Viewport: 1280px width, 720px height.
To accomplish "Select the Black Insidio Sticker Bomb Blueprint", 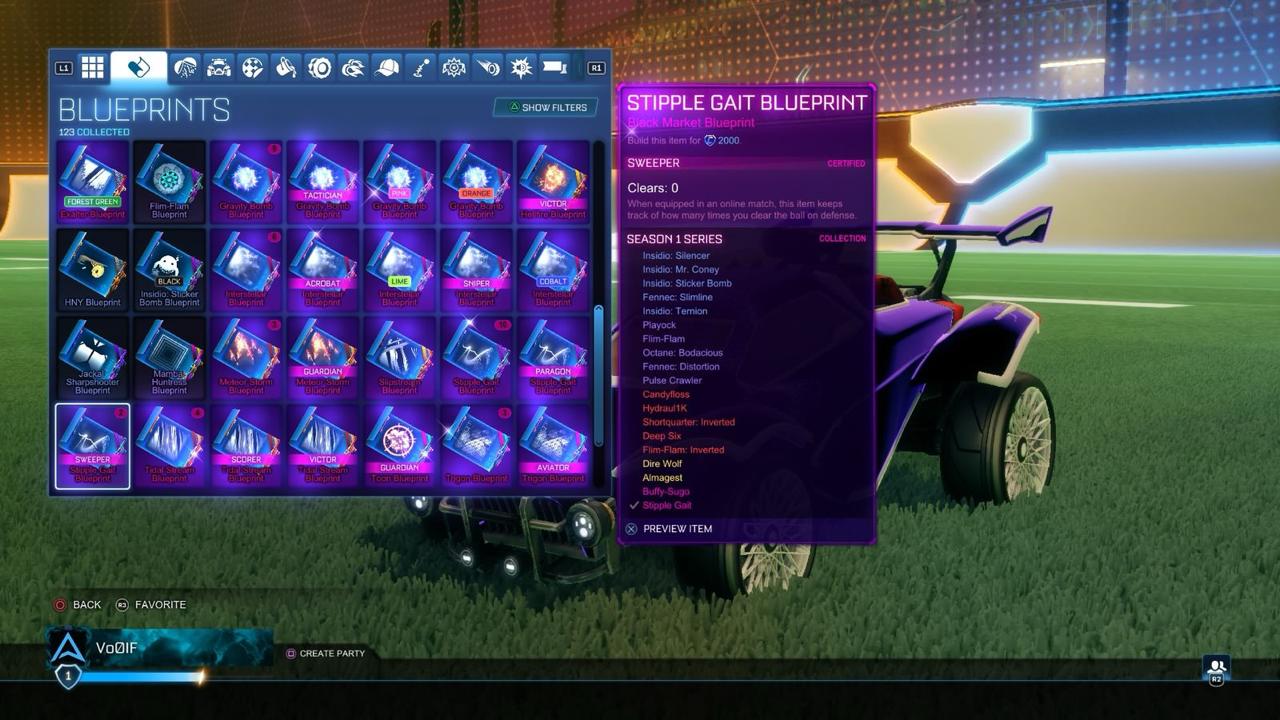I will point(169,269).
